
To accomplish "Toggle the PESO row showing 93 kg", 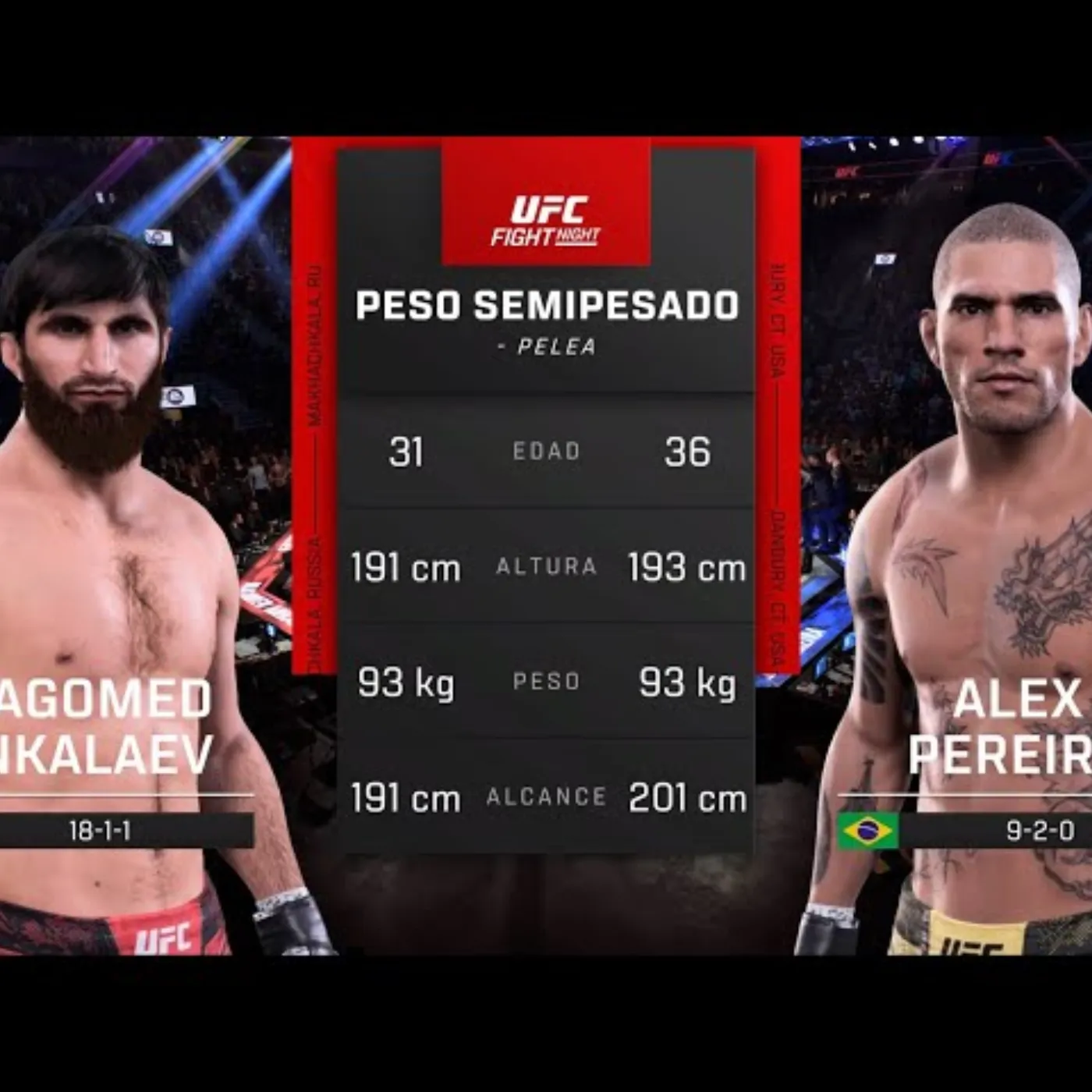I will tap(546, 682).
